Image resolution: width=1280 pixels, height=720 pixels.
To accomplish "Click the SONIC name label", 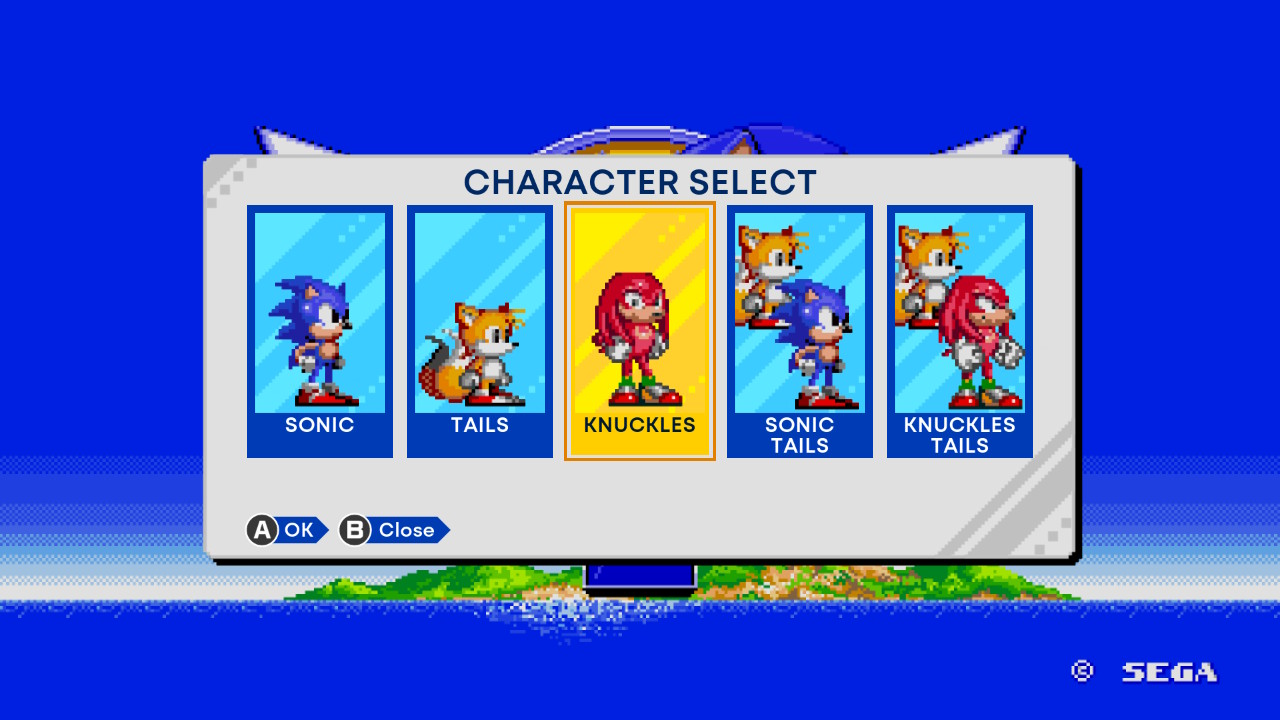I will (320, 425).
